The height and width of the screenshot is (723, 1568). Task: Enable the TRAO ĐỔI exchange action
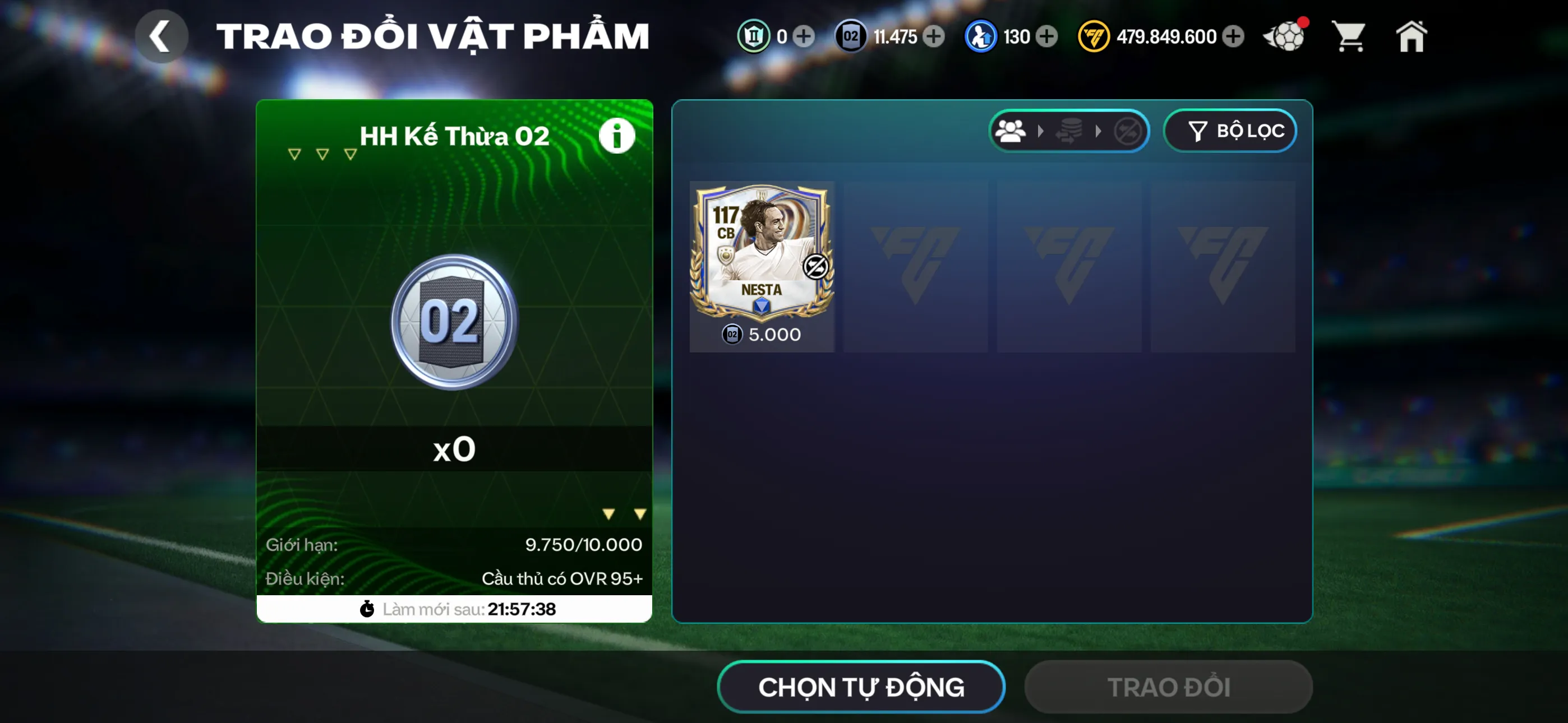coord(1169,687)
